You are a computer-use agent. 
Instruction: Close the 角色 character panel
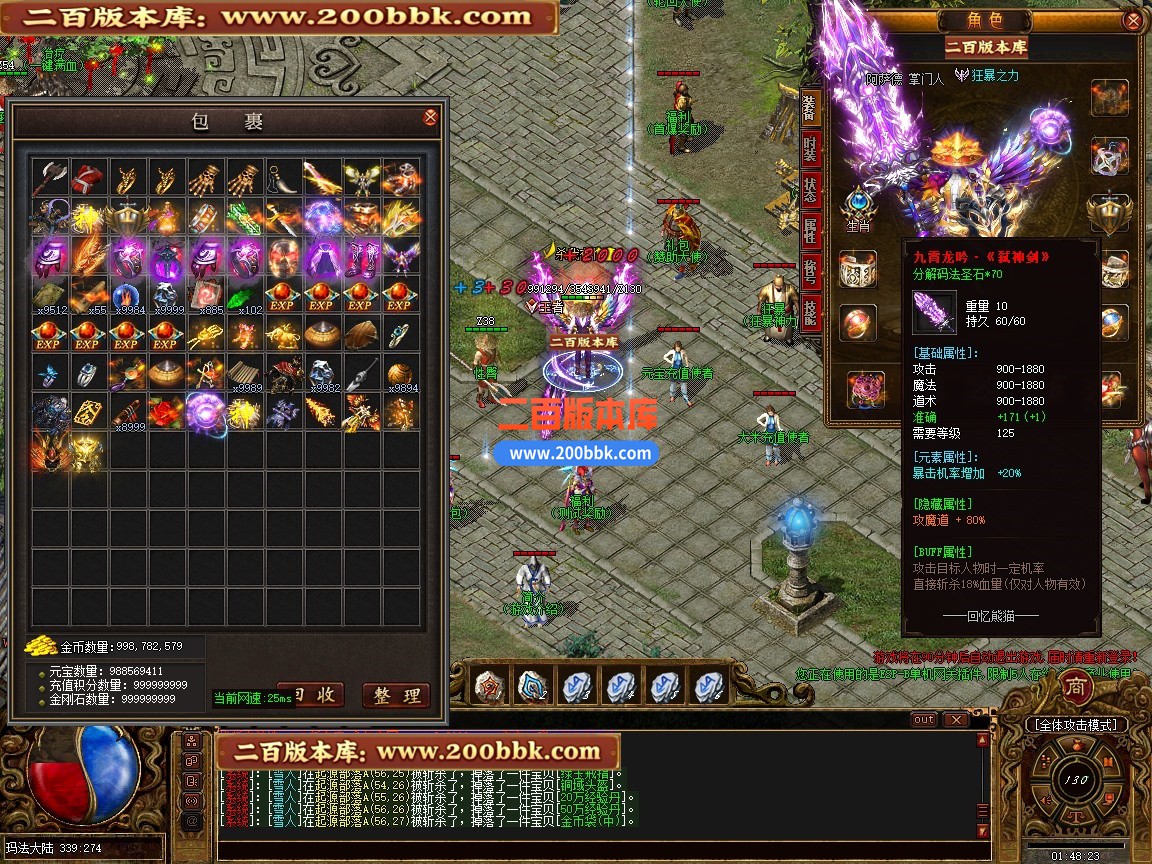coord(1132,20)
